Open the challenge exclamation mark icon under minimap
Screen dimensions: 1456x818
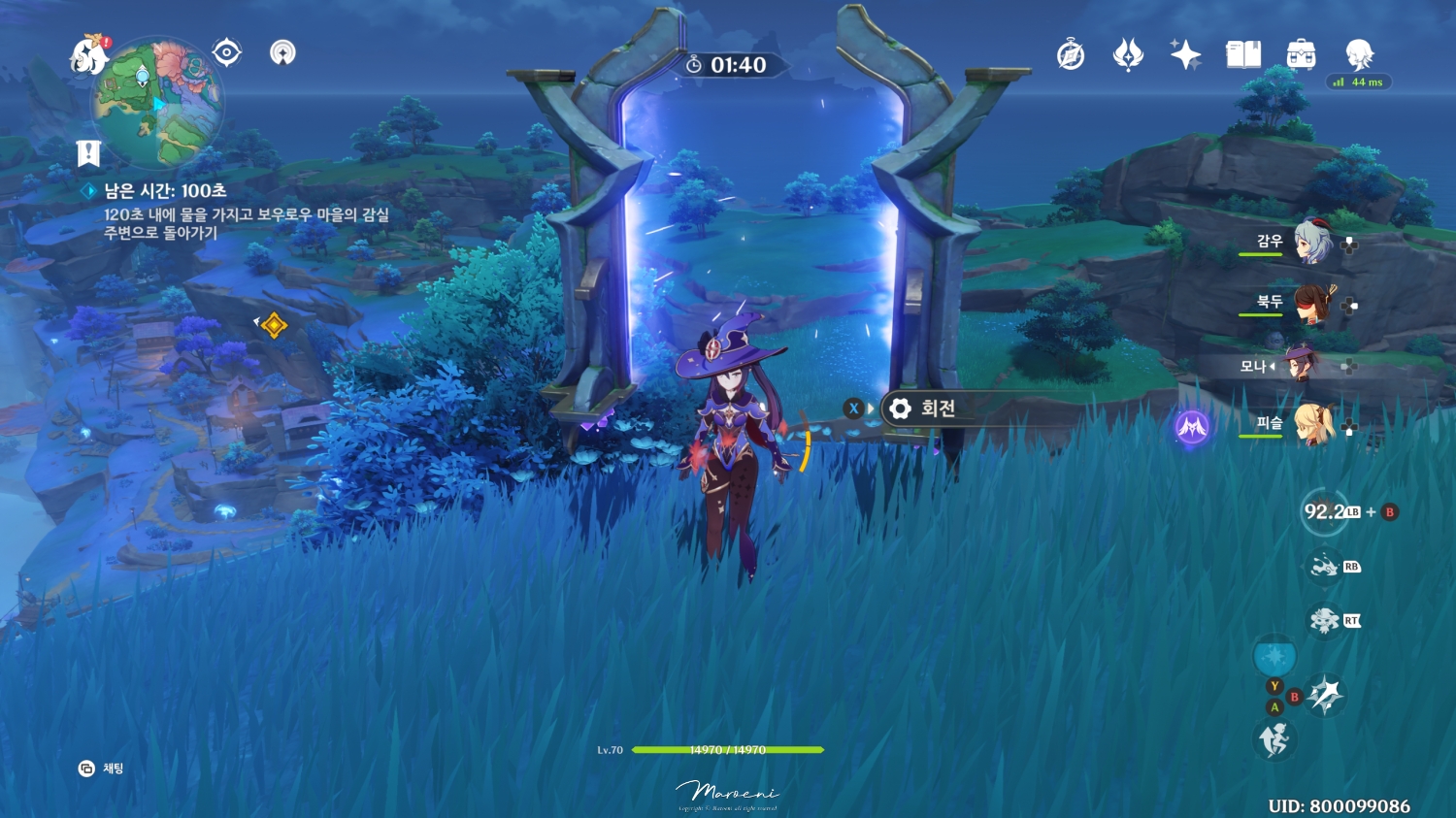pos(88,151)
